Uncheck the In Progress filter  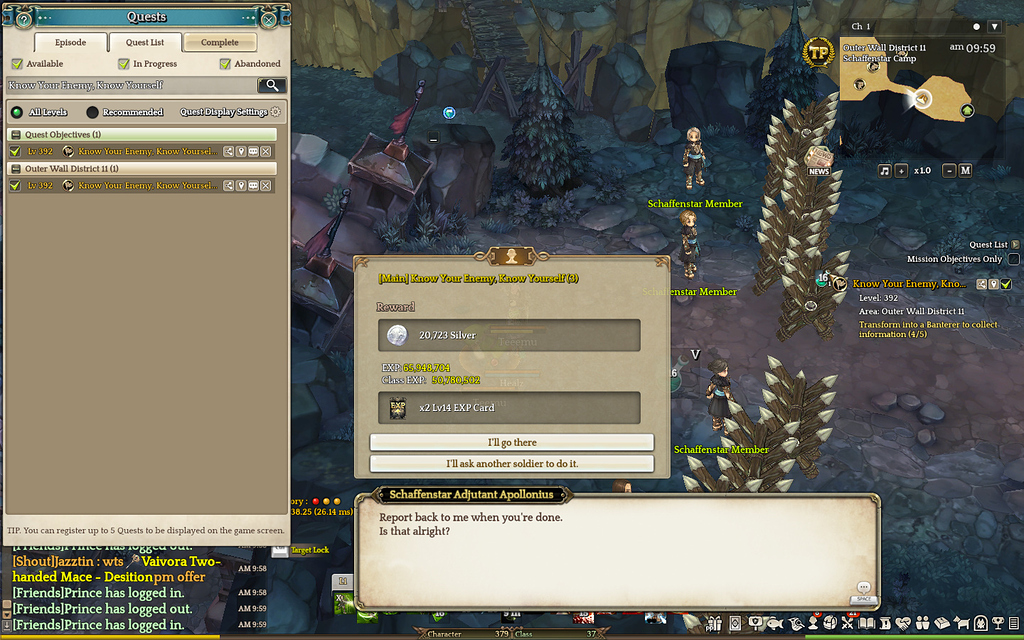123,64
